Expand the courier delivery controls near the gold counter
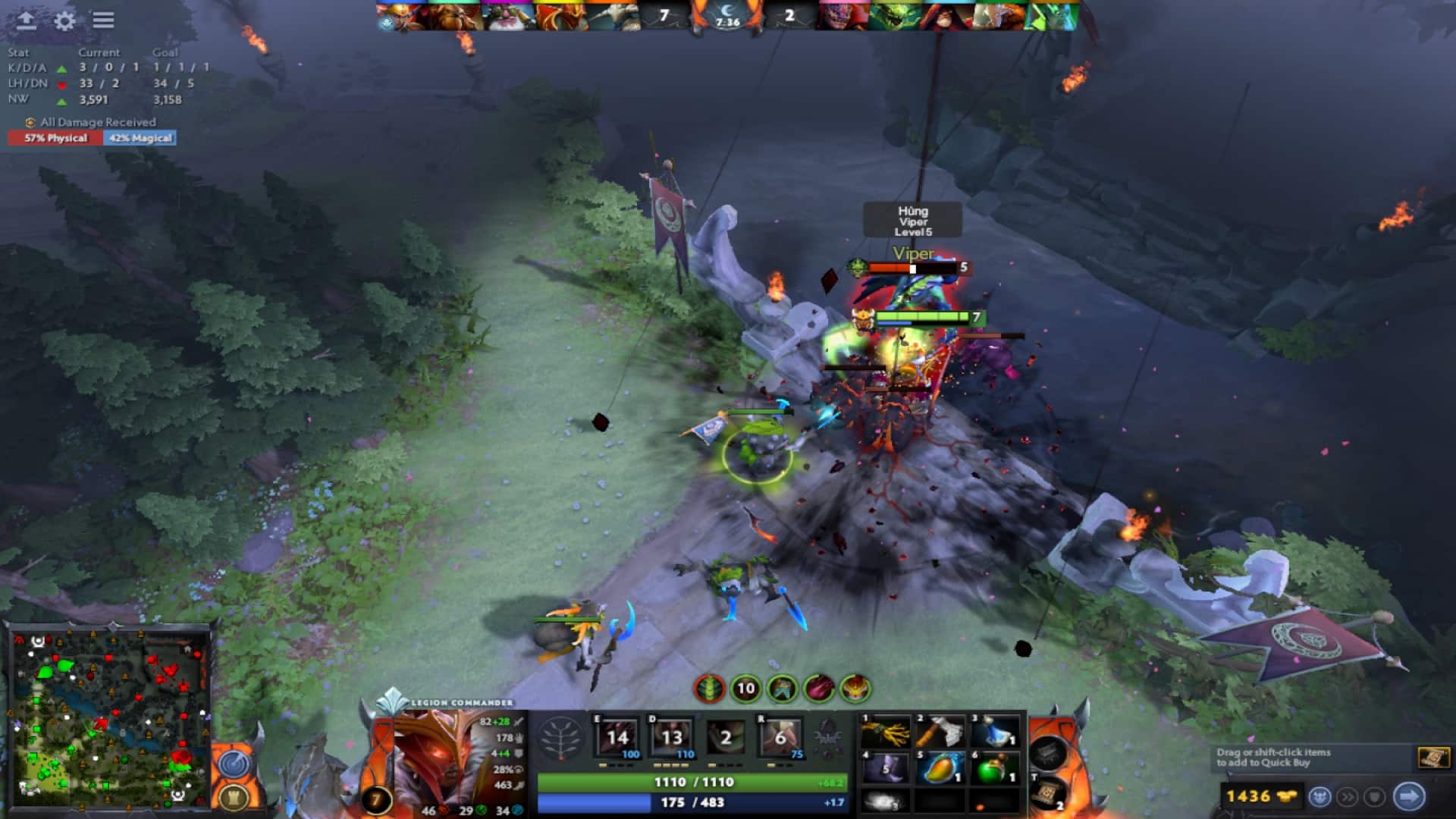The image size is (1456, 819). coord(1347,795)
